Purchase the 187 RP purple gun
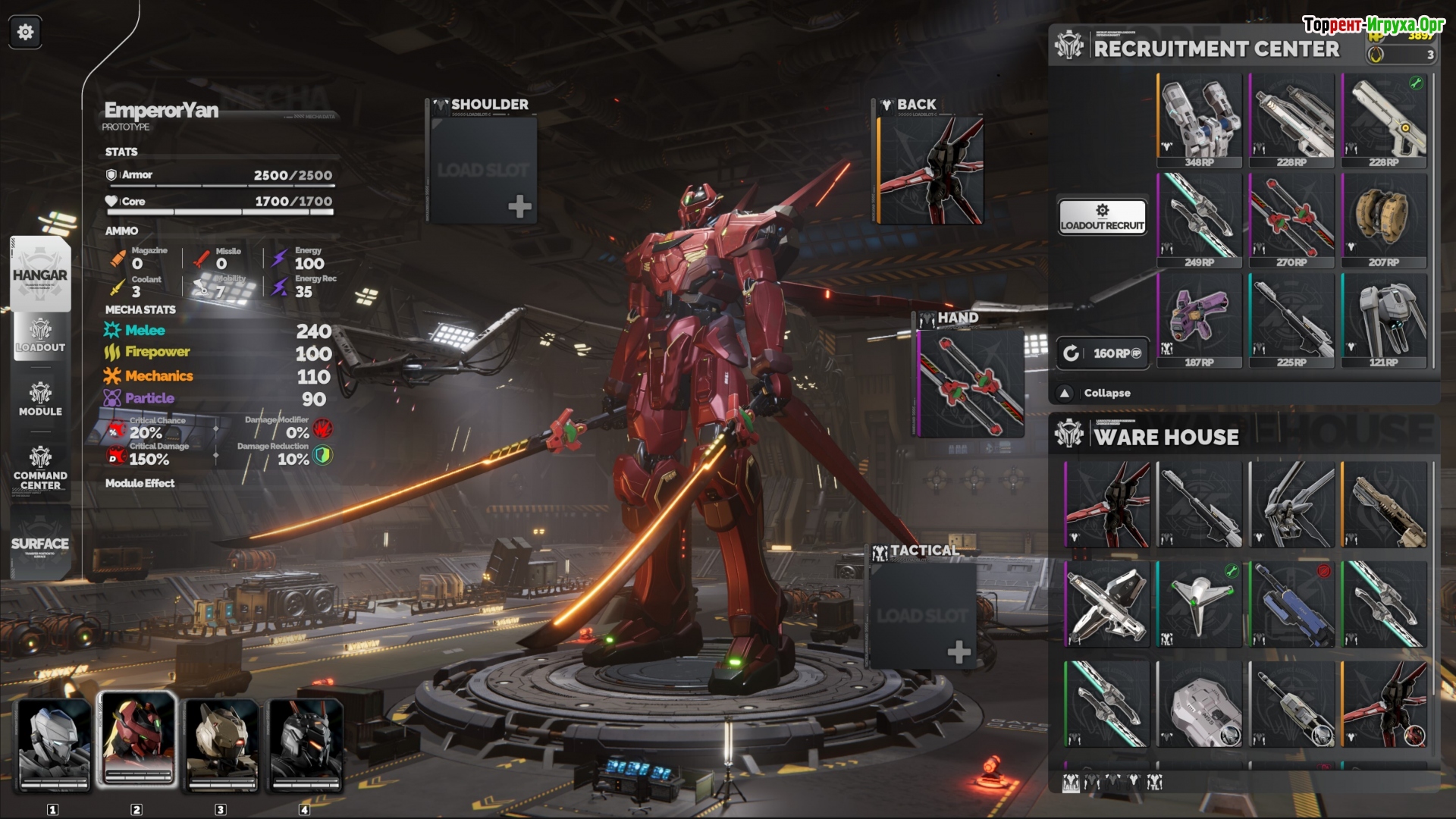 click(x=1200, y=320)
